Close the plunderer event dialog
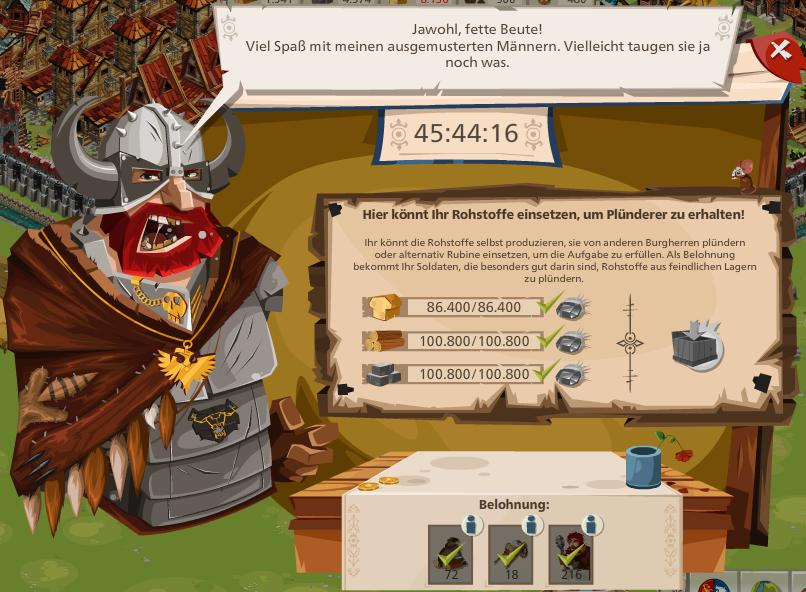This screenshot has height=592, width=806. click(x=780, y=50)
